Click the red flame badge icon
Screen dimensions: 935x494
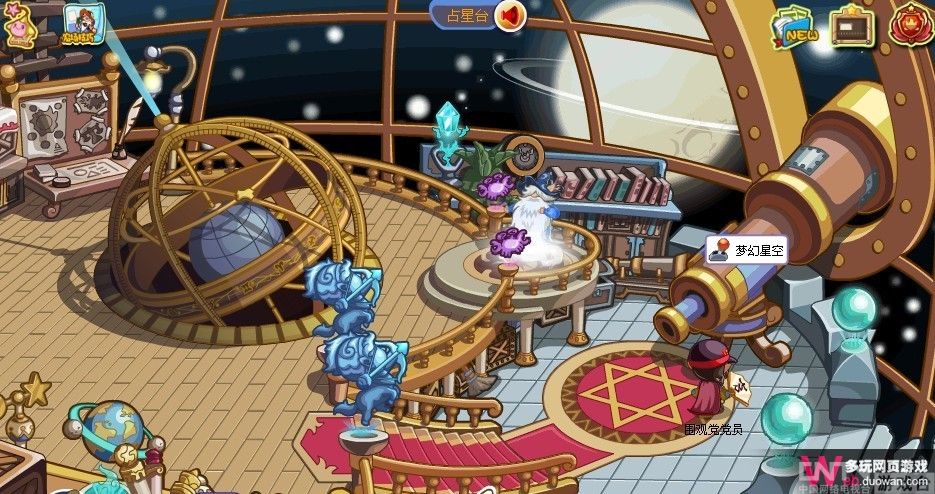click(909, 25)
